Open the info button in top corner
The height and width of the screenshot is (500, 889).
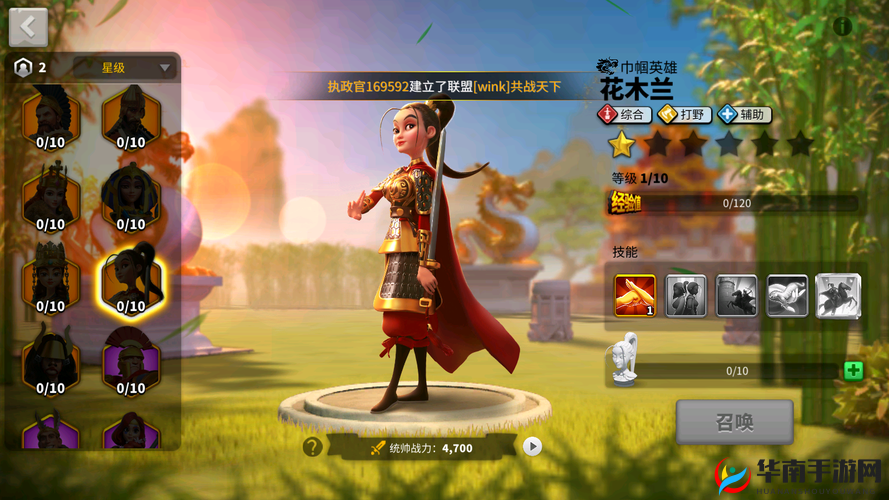pos(843,26)
